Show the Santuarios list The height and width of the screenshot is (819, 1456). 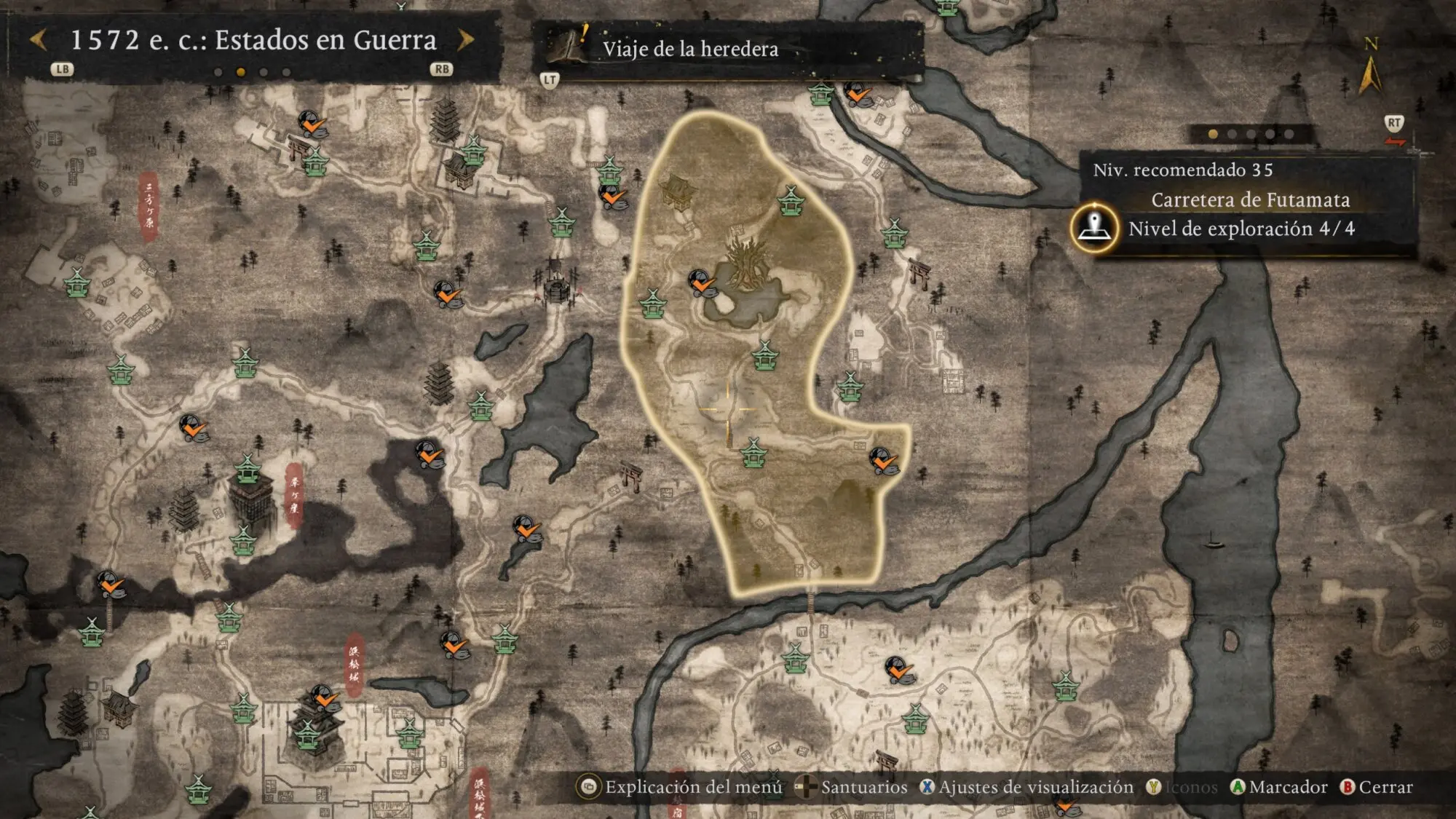pyautogui.click(x=853, y=787)
